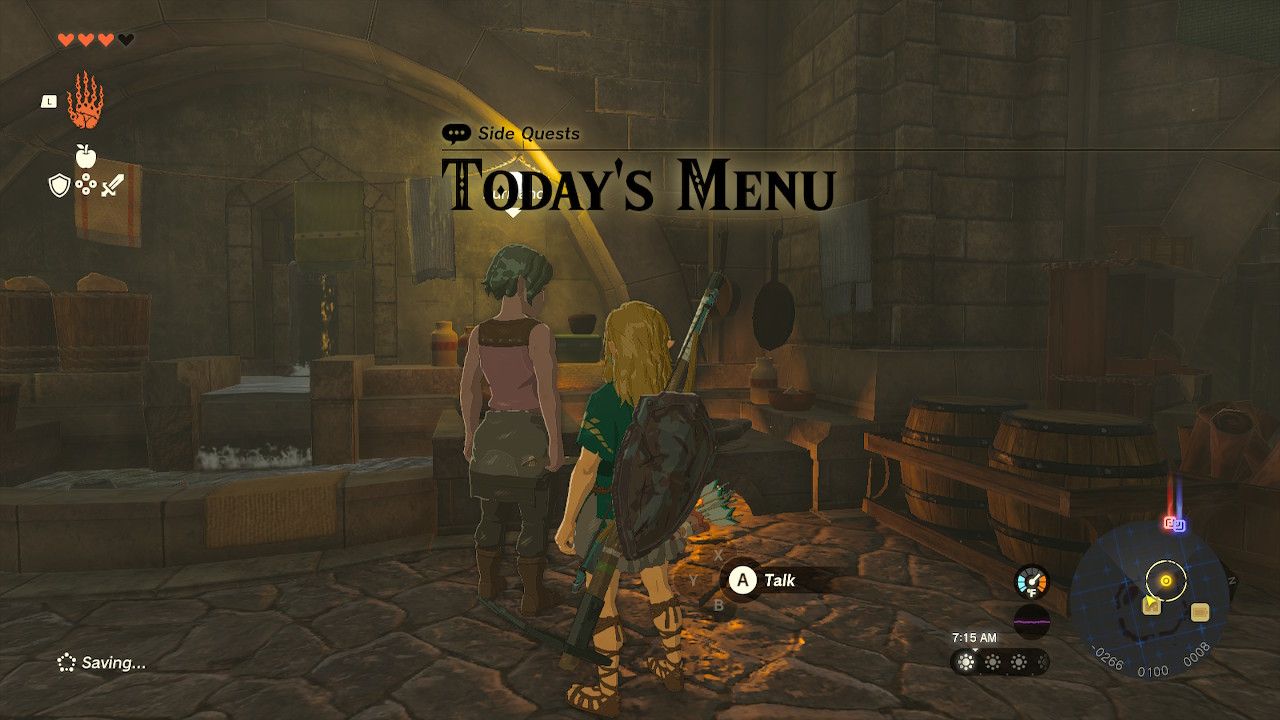Click the apple food buff icon
The width and height of the screenshot is (1280, 720).
click(86, 155)
